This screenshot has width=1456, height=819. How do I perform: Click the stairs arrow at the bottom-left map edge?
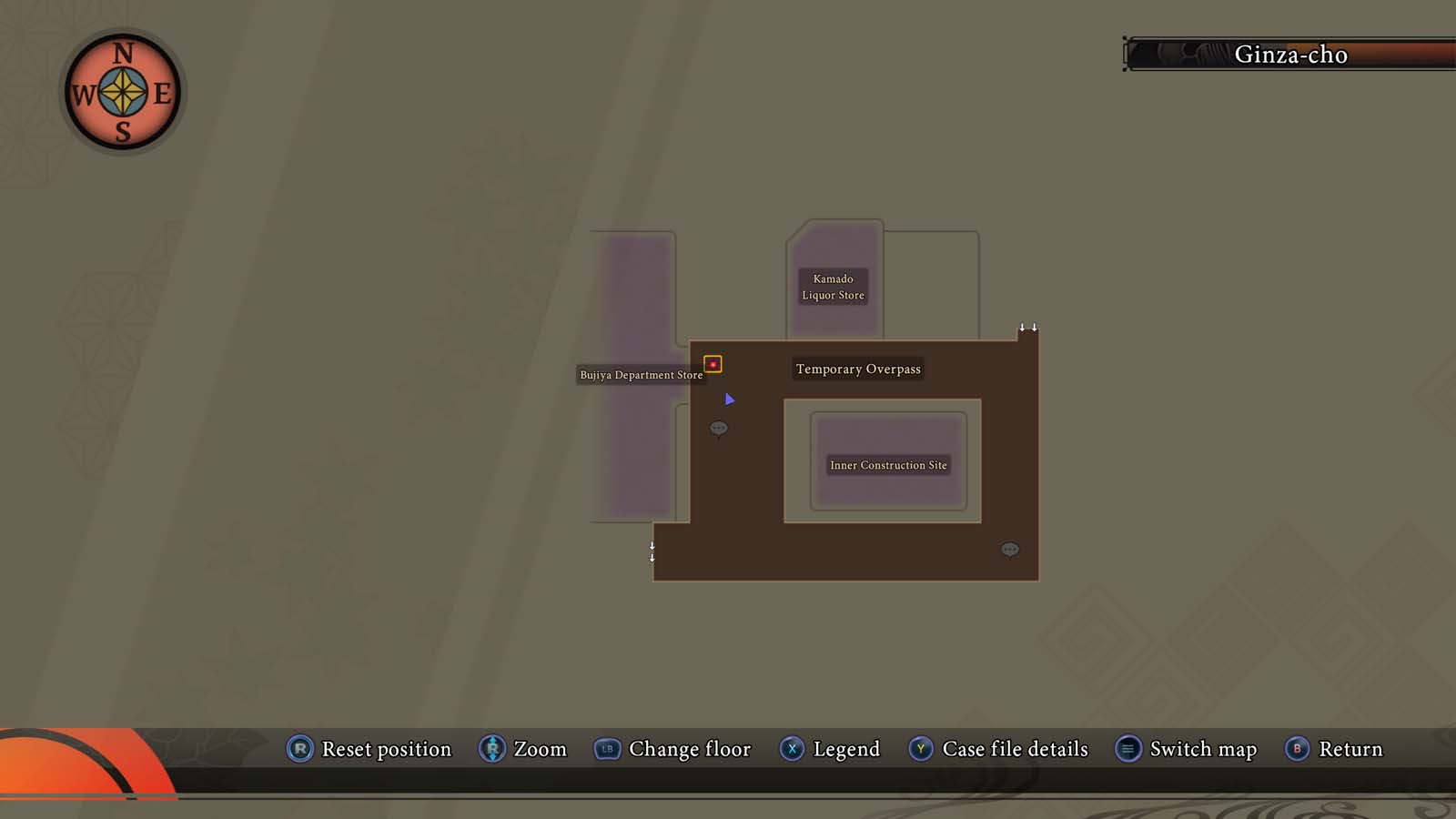652,551
